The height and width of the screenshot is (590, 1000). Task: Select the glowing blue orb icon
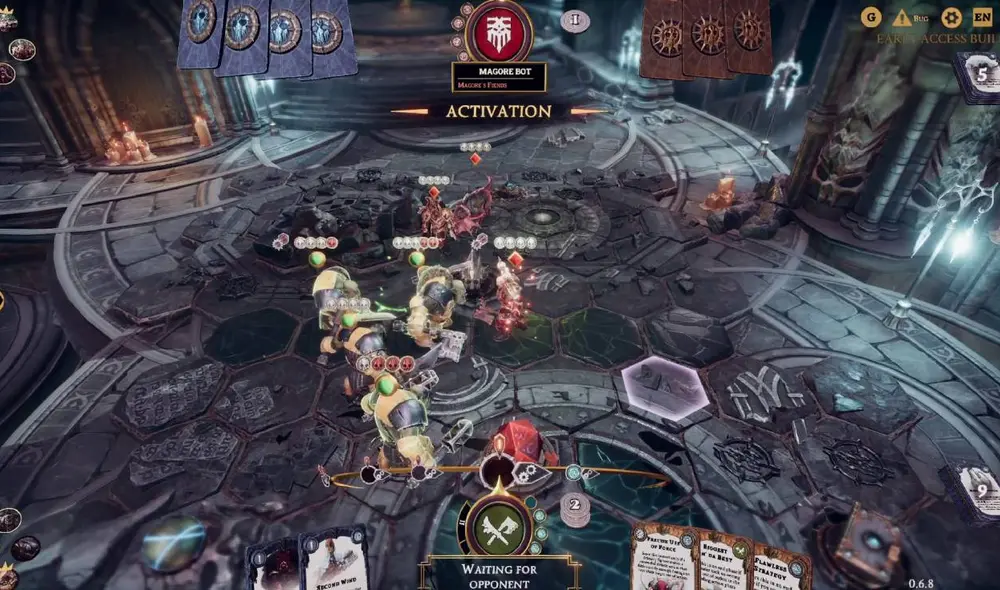point(172,544)
